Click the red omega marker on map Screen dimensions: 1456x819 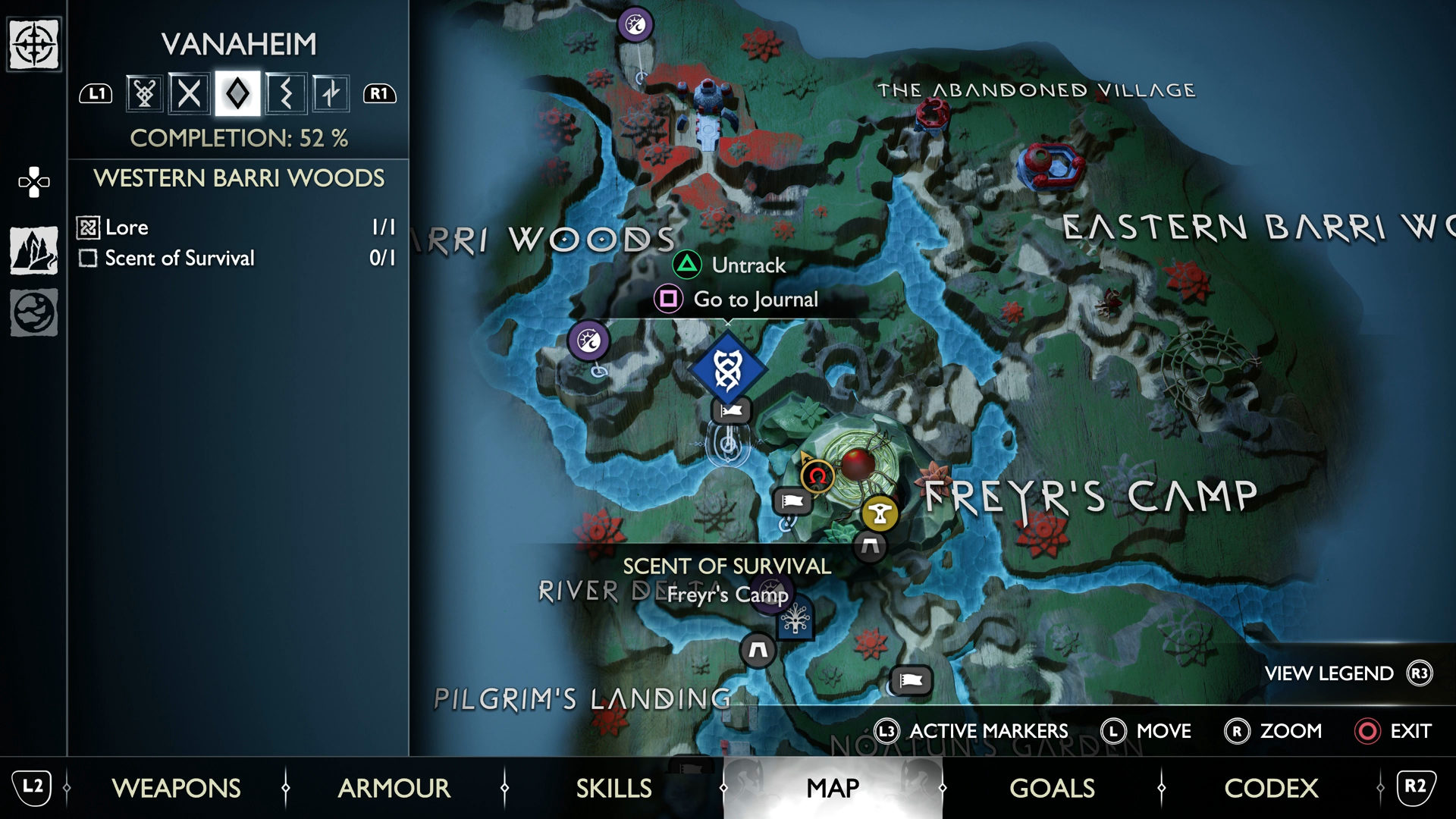click(817, 476)
